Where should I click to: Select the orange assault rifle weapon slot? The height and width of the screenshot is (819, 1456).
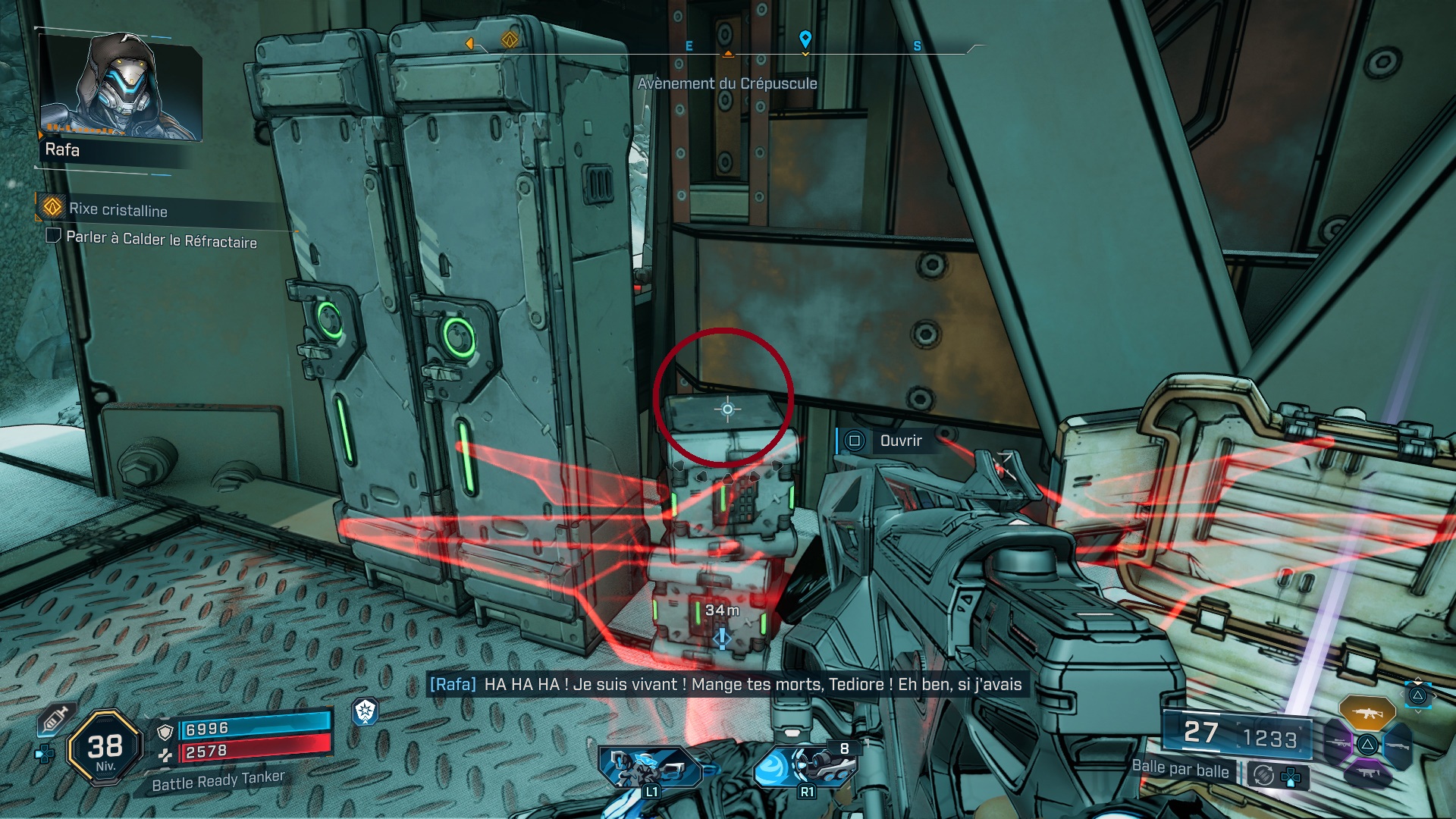click(x=1367, y=713)
